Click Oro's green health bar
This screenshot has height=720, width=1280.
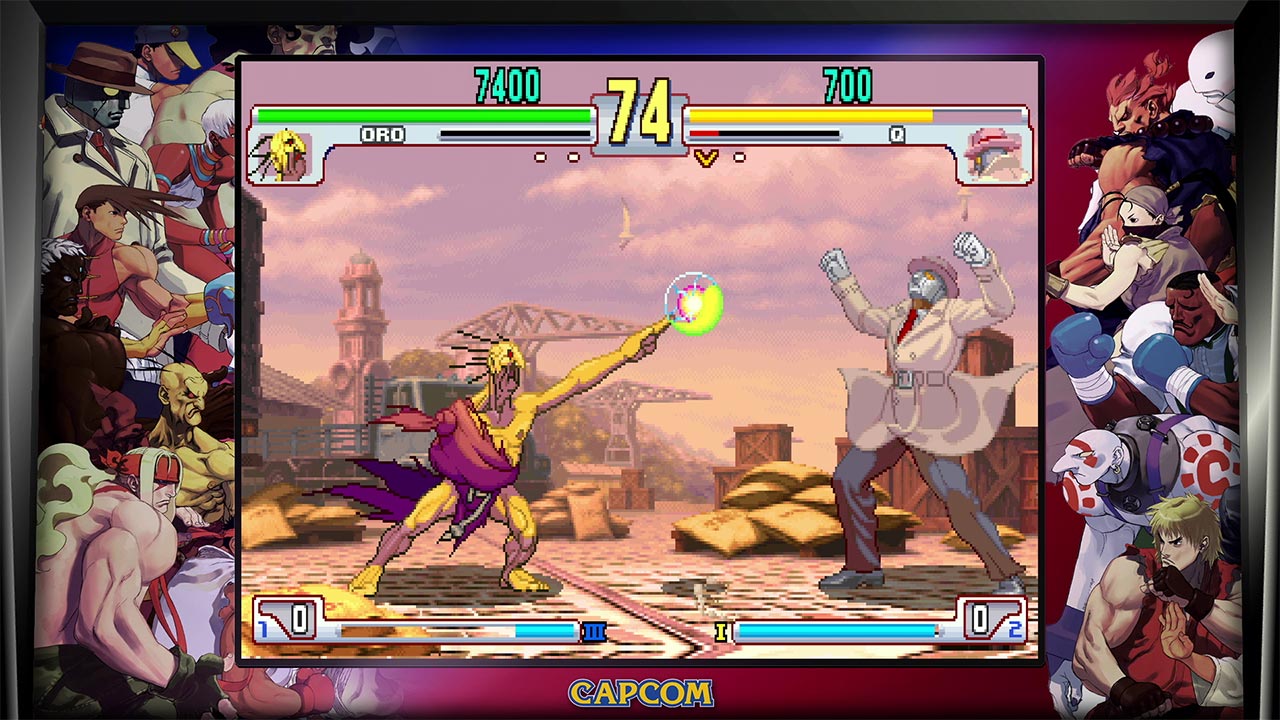pos(420,114)
